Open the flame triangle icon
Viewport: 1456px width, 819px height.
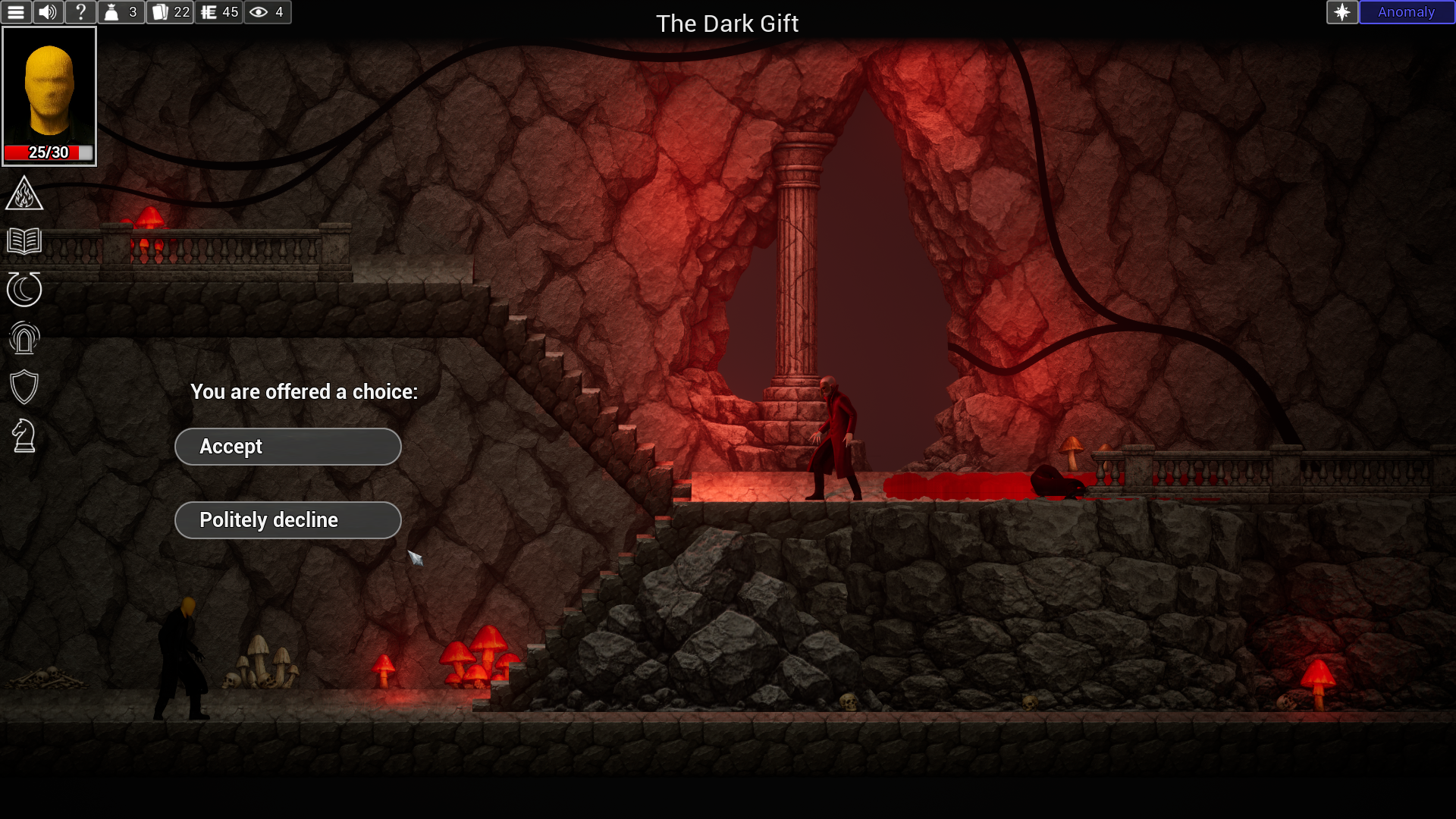tap(24, 193)
